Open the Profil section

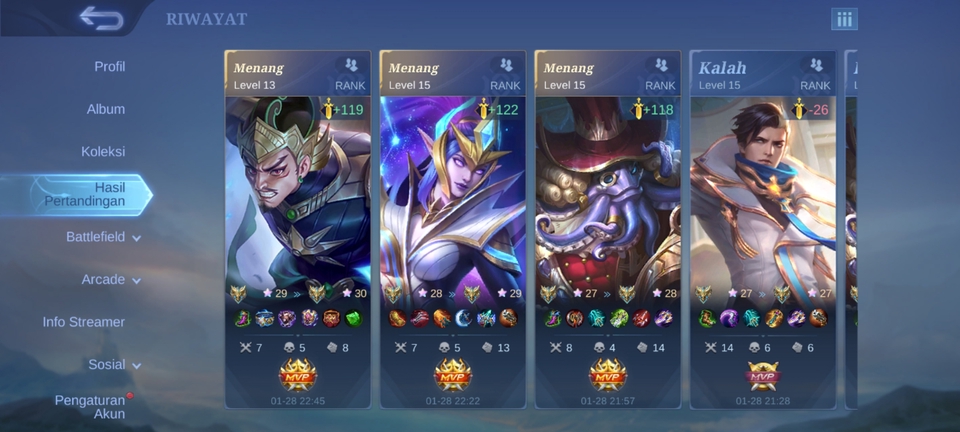(x=109, y=67)
